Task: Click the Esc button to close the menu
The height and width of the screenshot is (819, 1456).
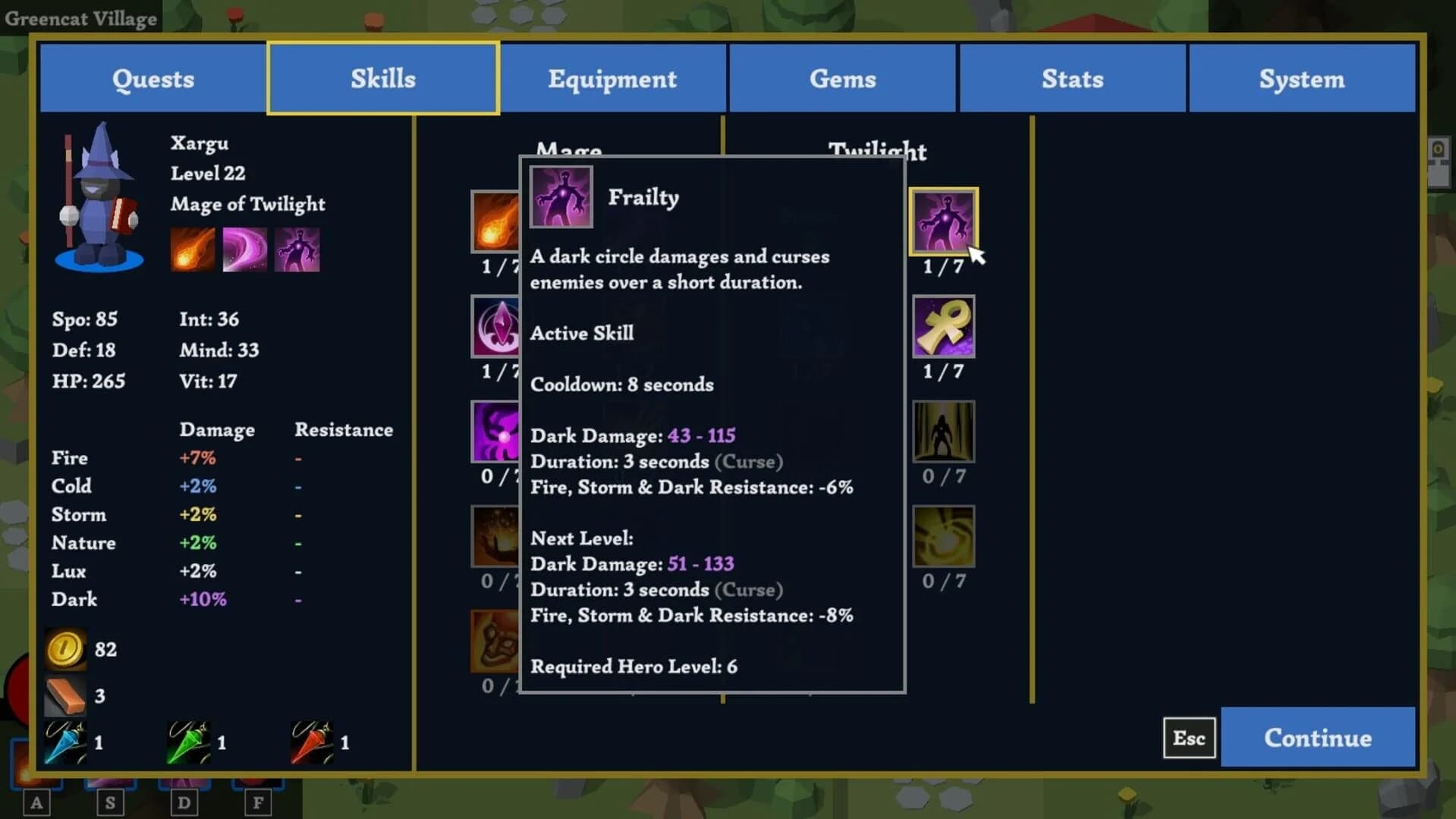Action: point(1188,737)
